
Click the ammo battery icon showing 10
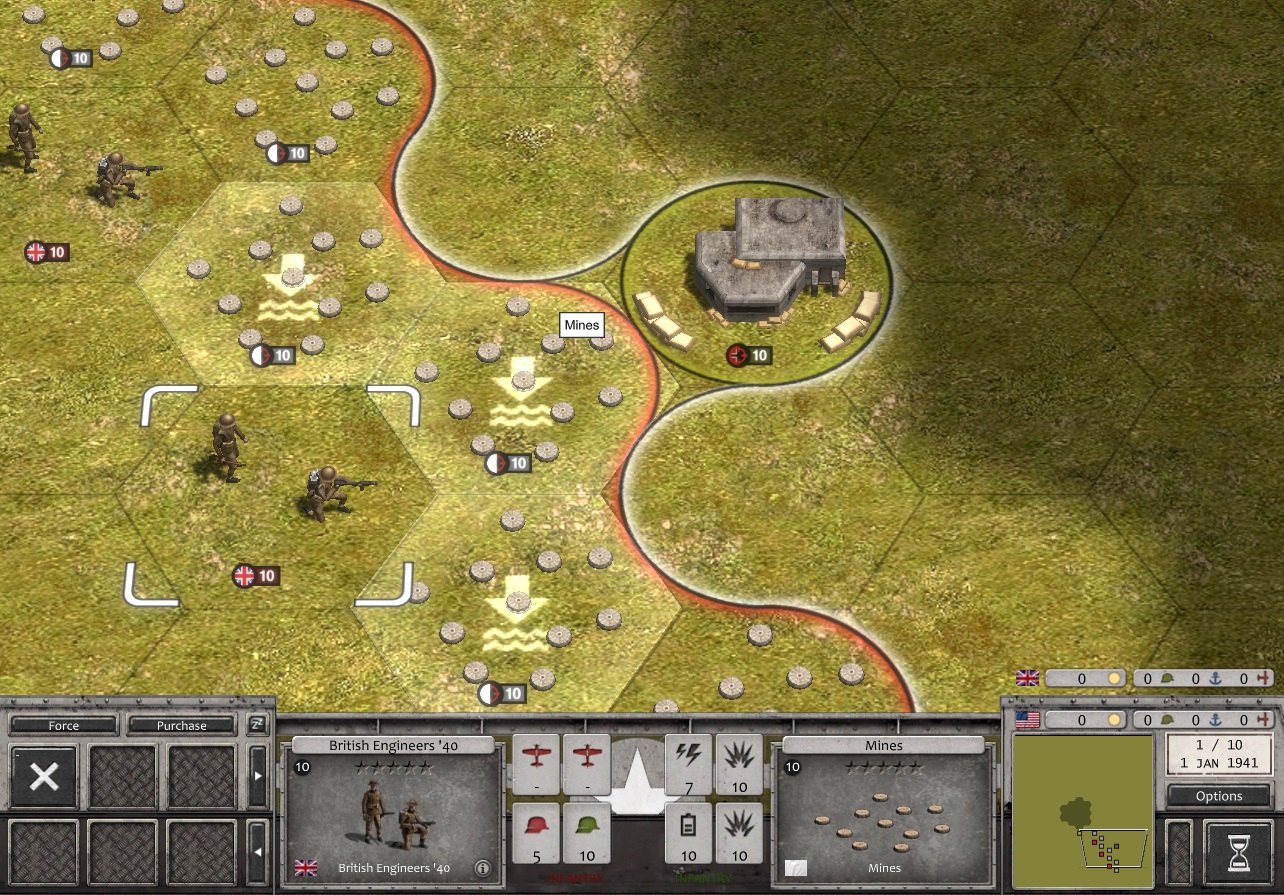click(688, 833)
